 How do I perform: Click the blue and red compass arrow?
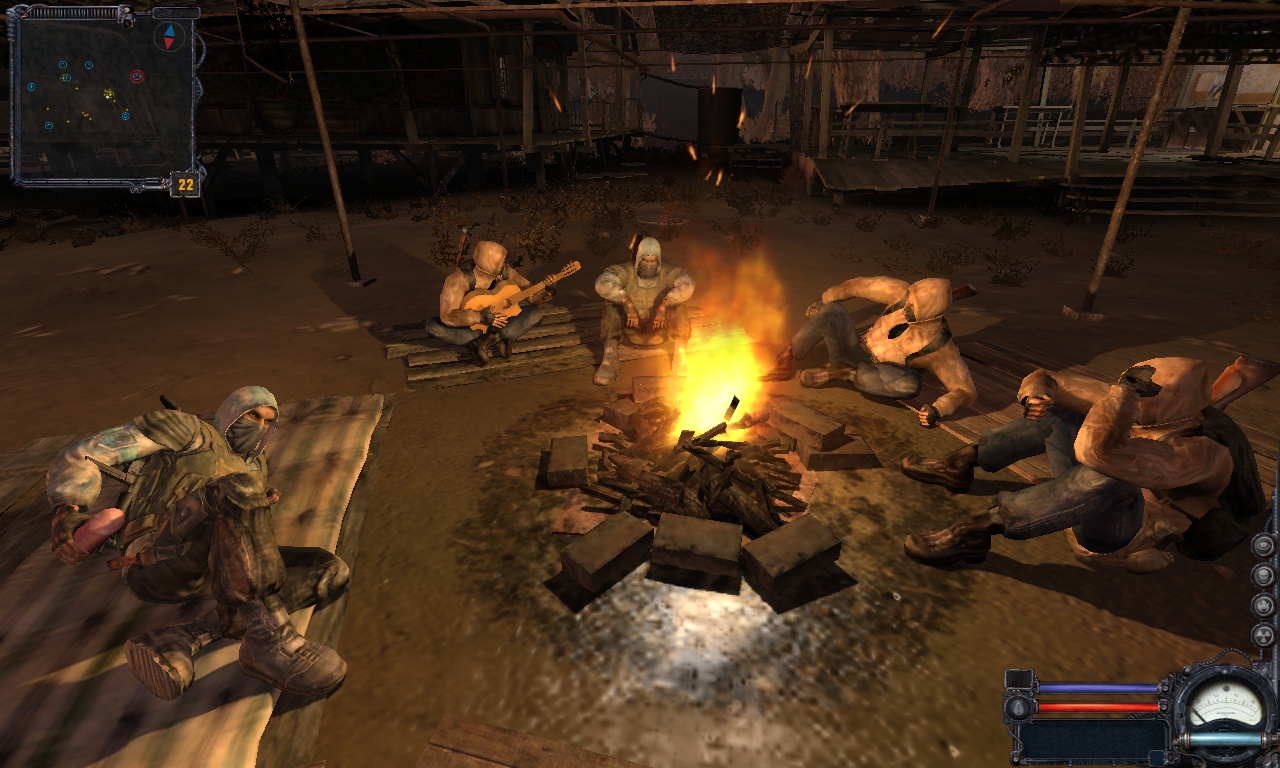pos(169,37)
